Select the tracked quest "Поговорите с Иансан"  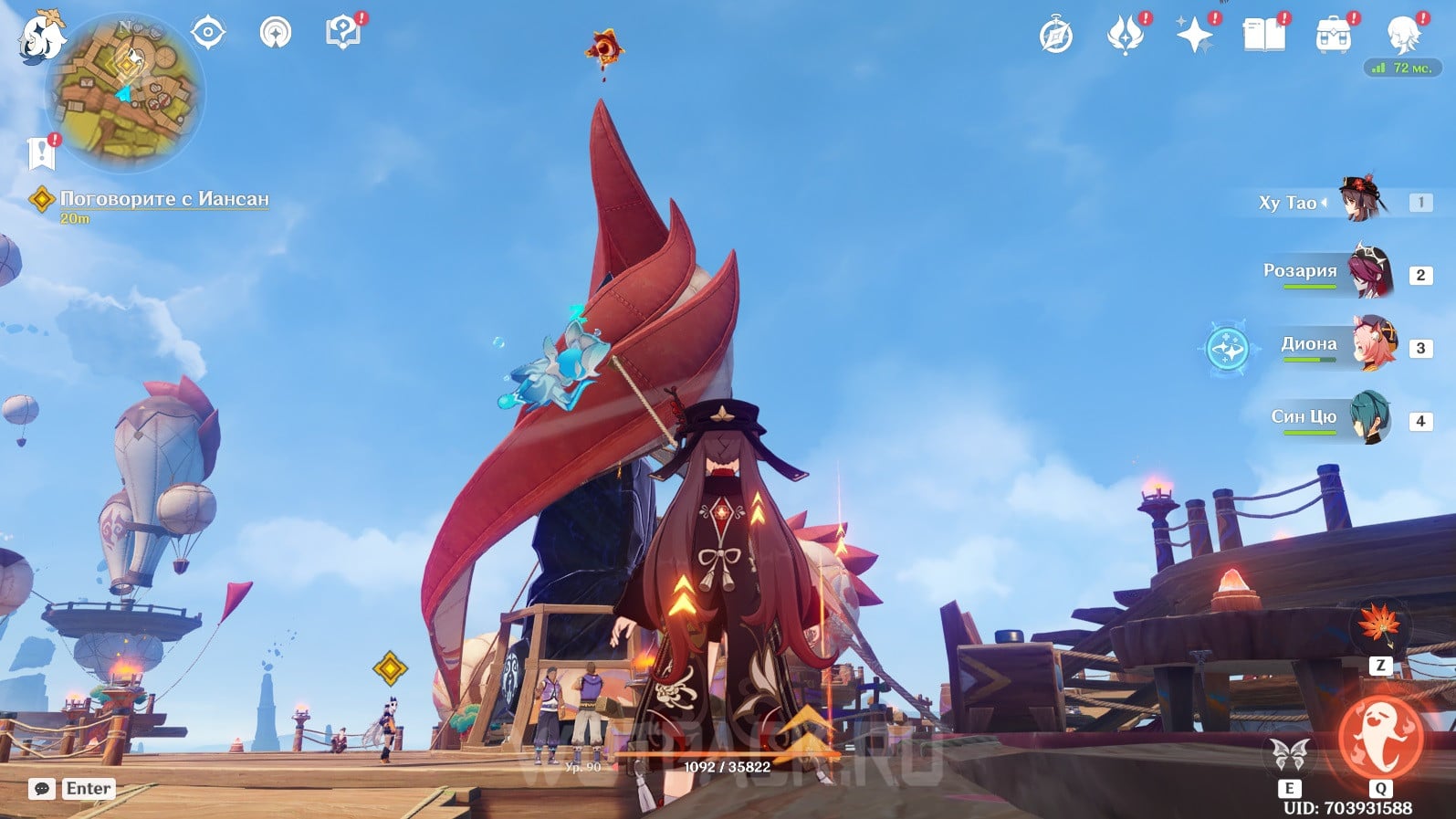pos(164,199)
